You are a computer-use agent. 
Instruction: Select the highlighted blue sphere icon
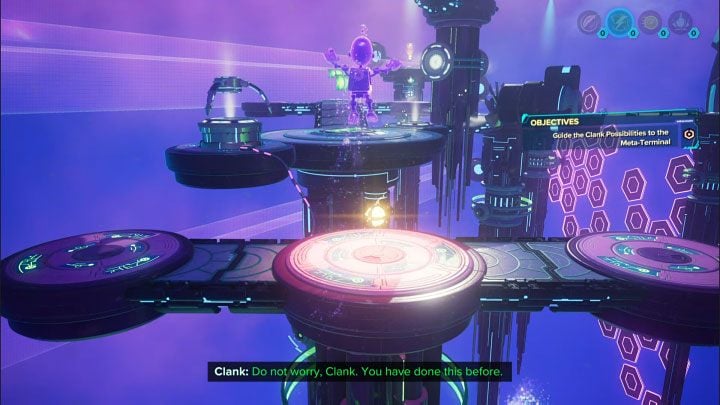tap(621, 22)
